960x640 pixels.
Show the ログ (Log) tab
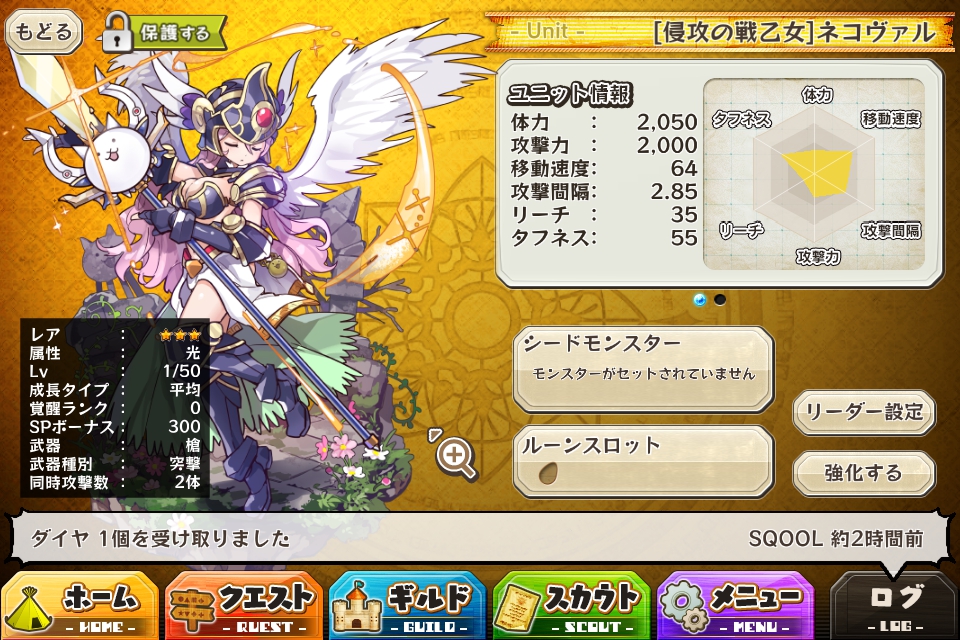(894, 604)
